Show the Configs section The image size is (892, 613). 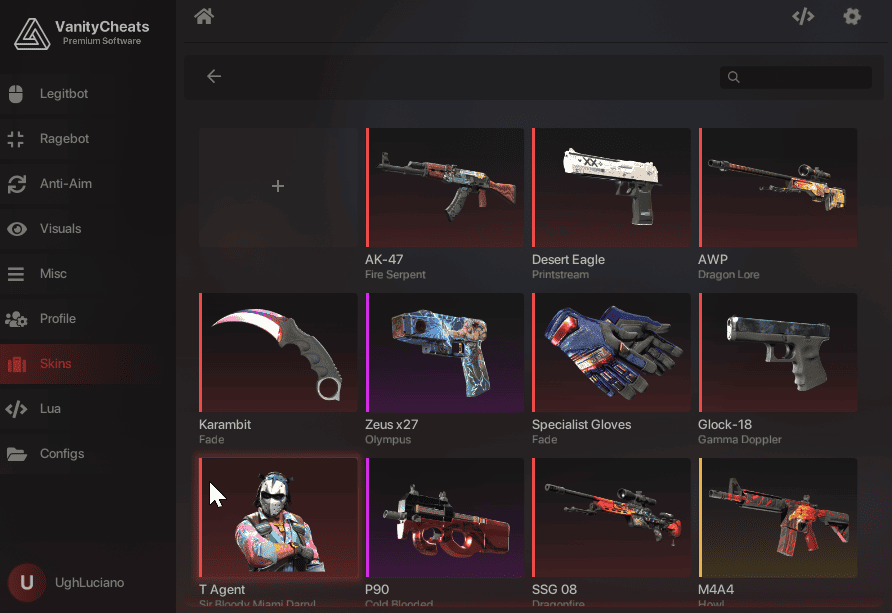(61, 454)
